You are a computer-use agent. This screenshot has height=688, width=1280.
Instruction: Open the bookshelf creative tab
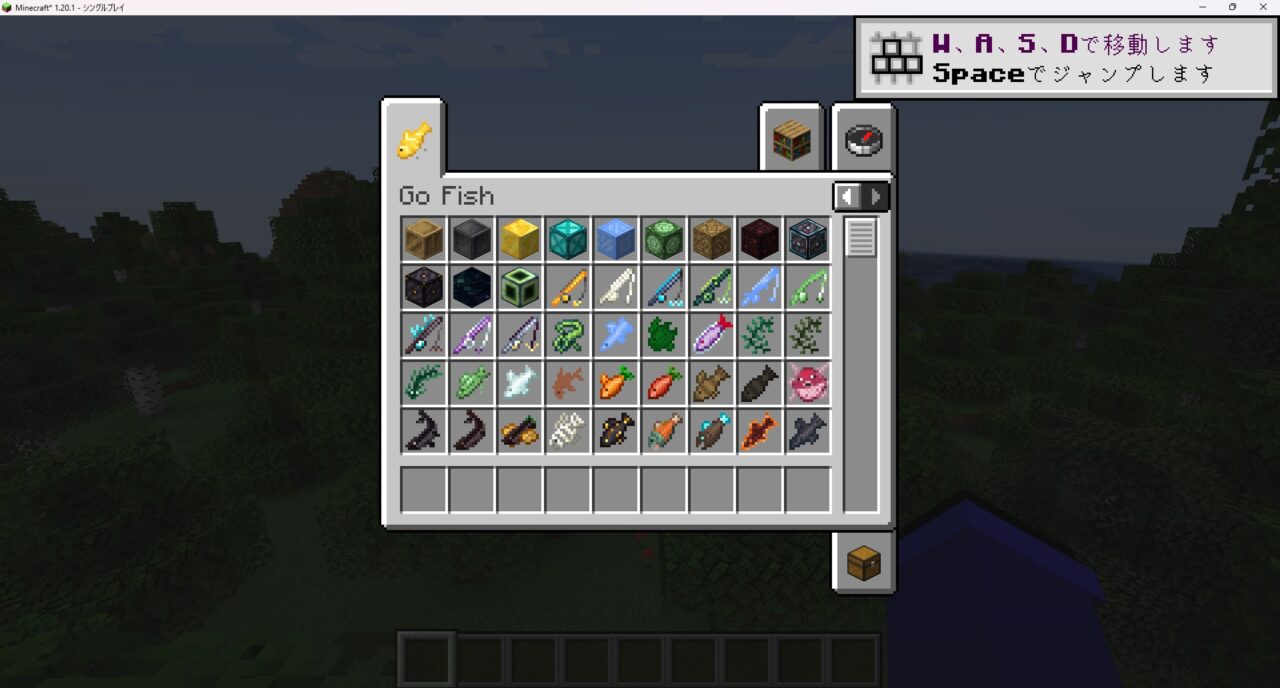(x=791, y=141)
